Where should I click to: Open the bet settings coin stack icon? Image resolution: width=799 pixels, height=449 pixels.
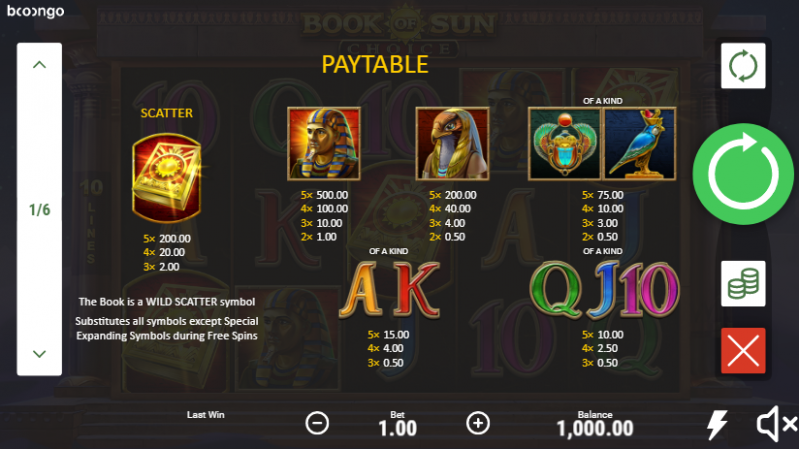pyautogui.click(x=743, y=284)
